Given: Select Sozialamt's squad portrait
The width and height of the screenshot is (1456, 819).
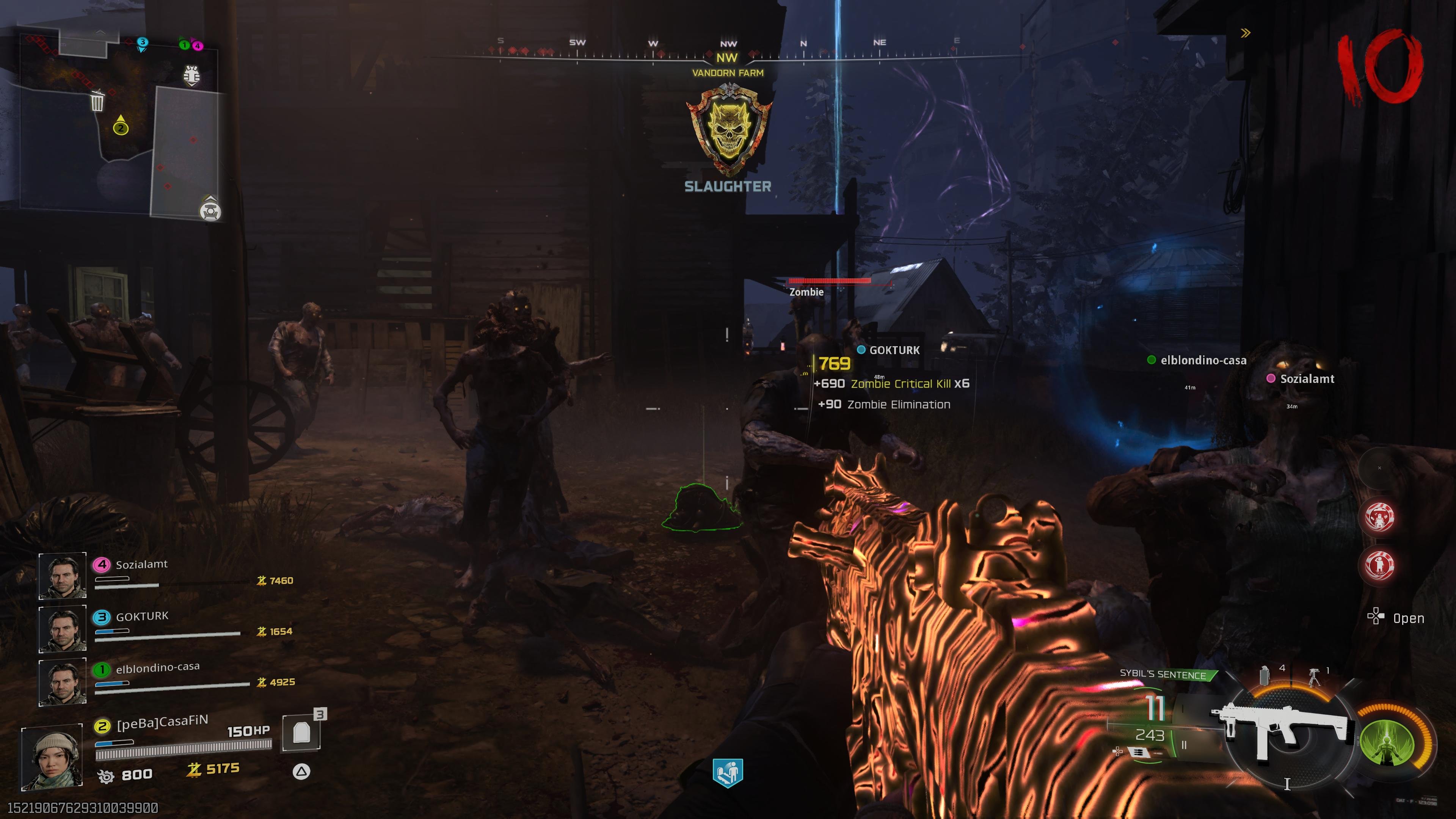Looking at the screenshot, I should [x=62, y=576].
